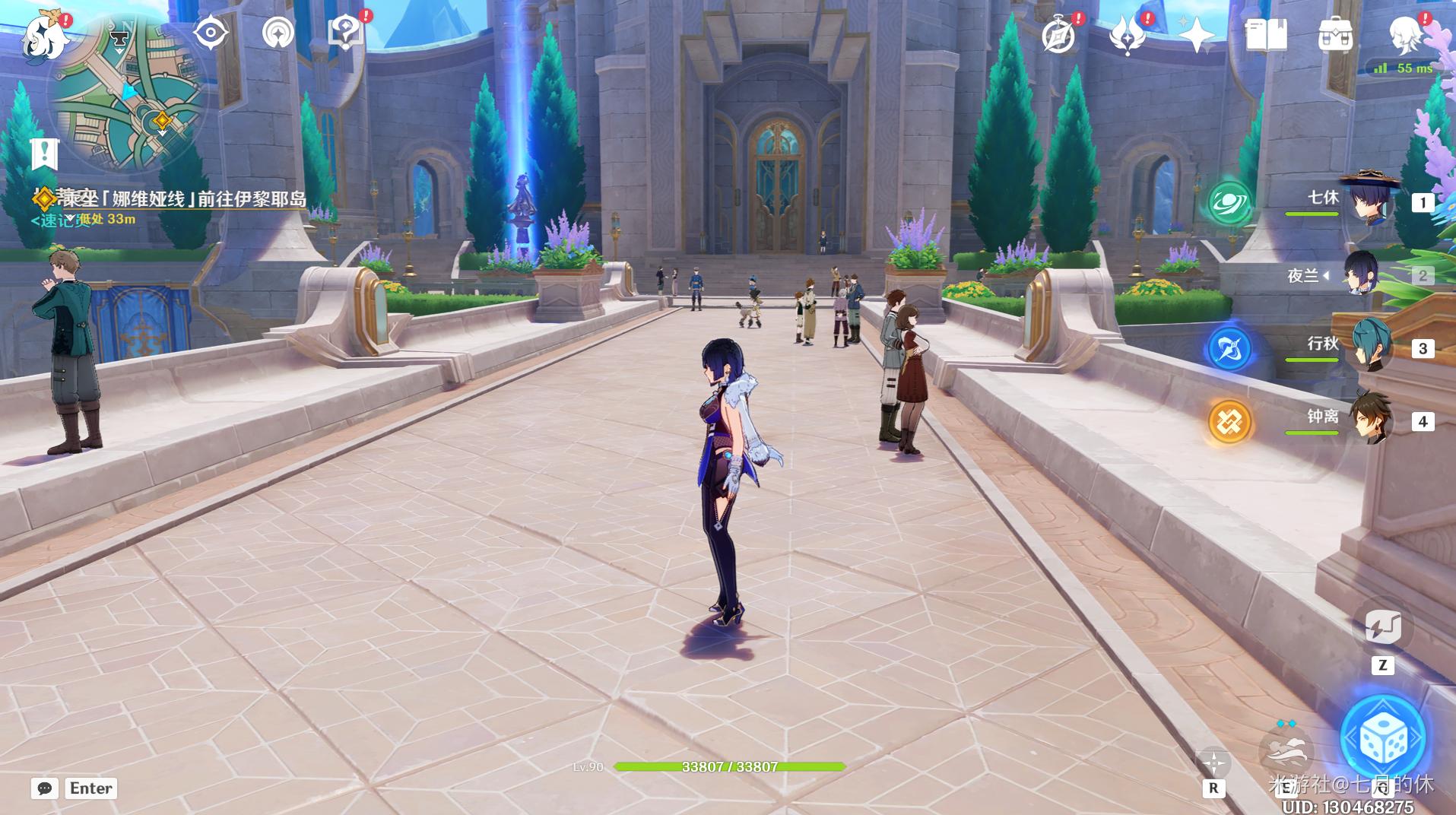
Task: Use the elemental skill icon beside the dice
Action: pos(1286,749)
